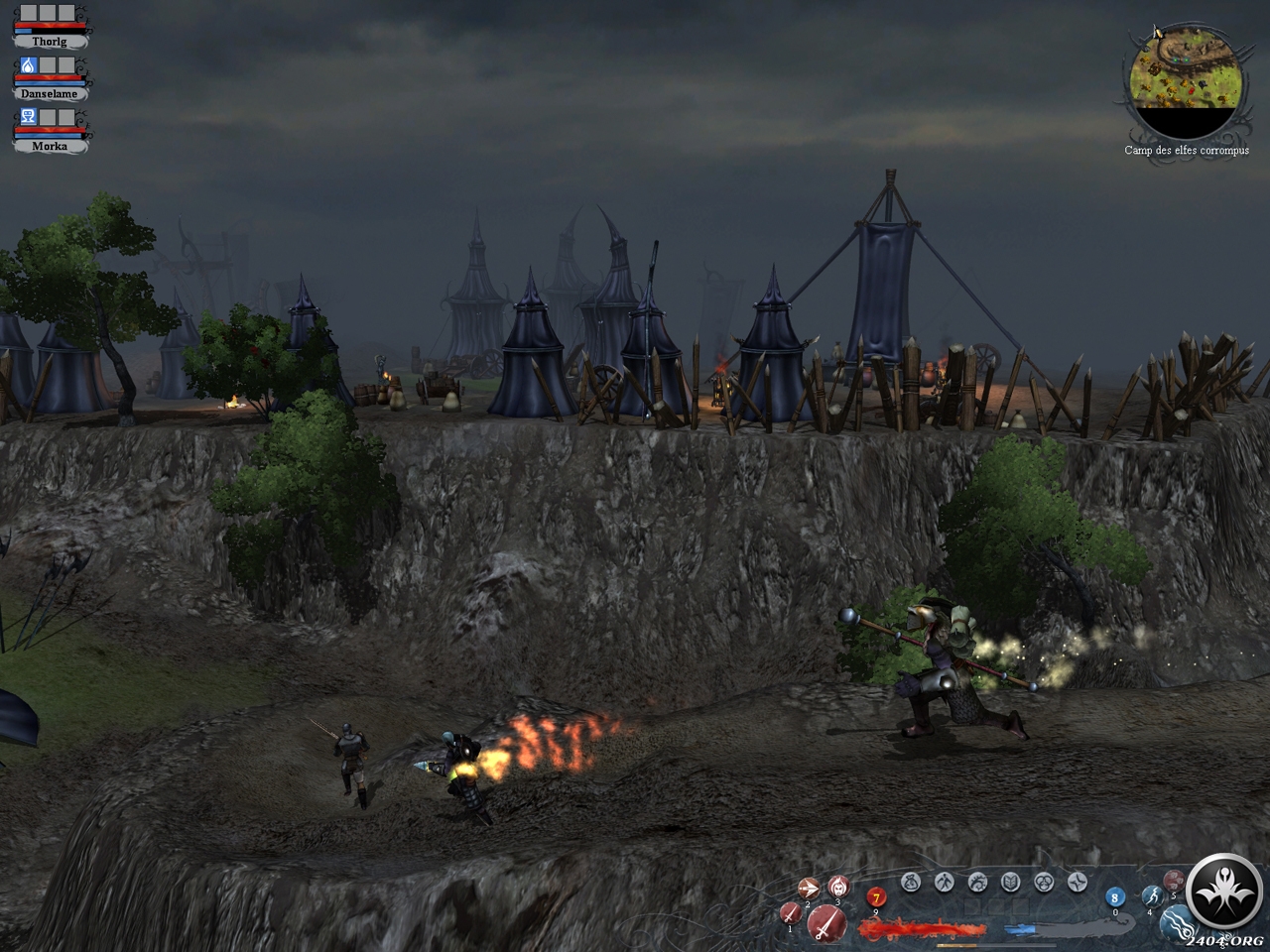Use the red health potion numbered 7

point(875,898)
